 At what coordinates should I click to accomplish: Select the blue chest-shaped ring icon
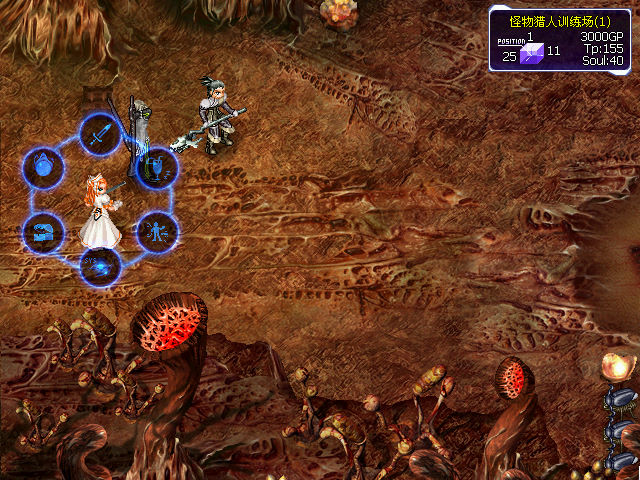[43, 233]
